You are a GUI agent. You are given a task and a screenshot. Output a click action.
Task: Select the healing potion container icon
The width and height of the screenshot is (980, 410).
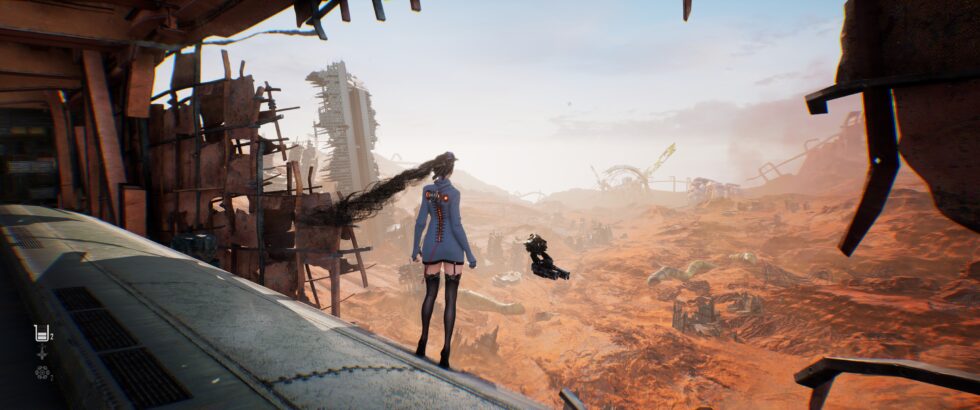coord(41,333)
